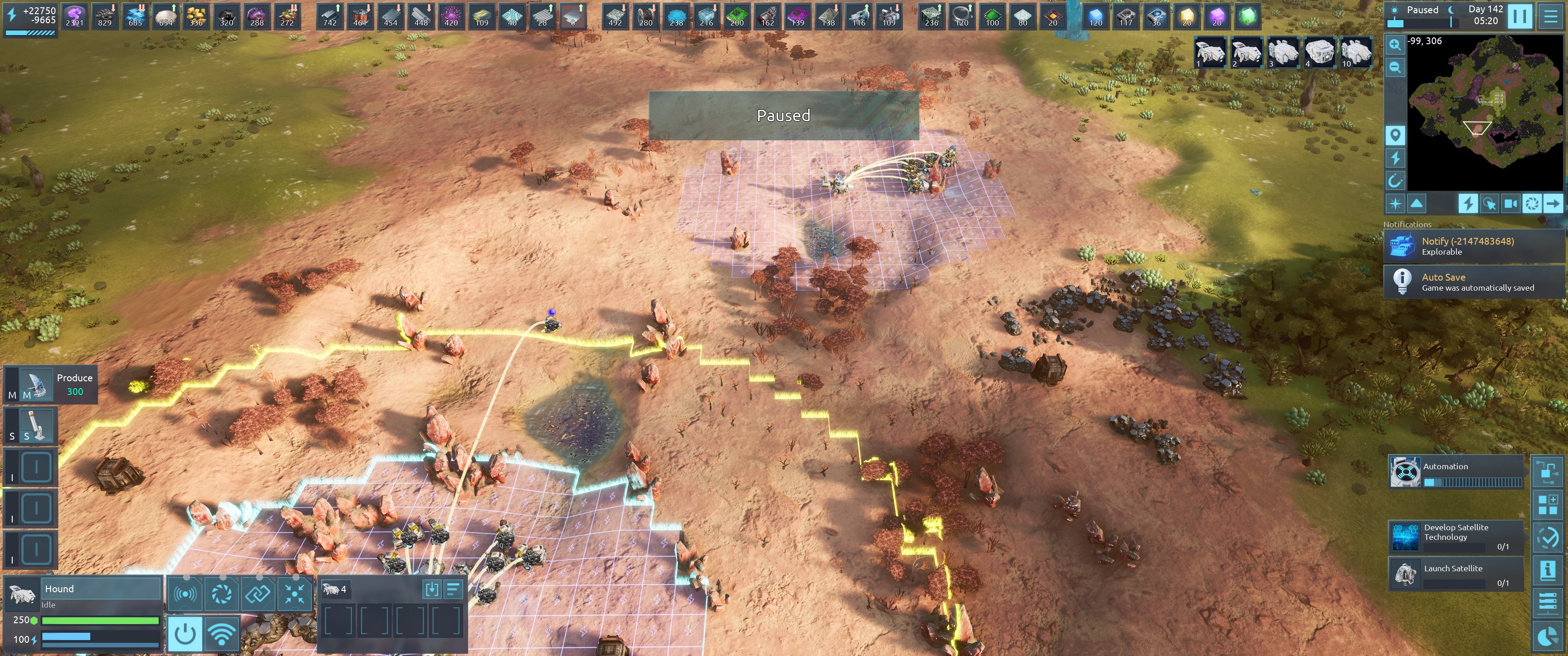1568x656 pixels.
Task: Open the info book codex
Action: point(1547,570)
